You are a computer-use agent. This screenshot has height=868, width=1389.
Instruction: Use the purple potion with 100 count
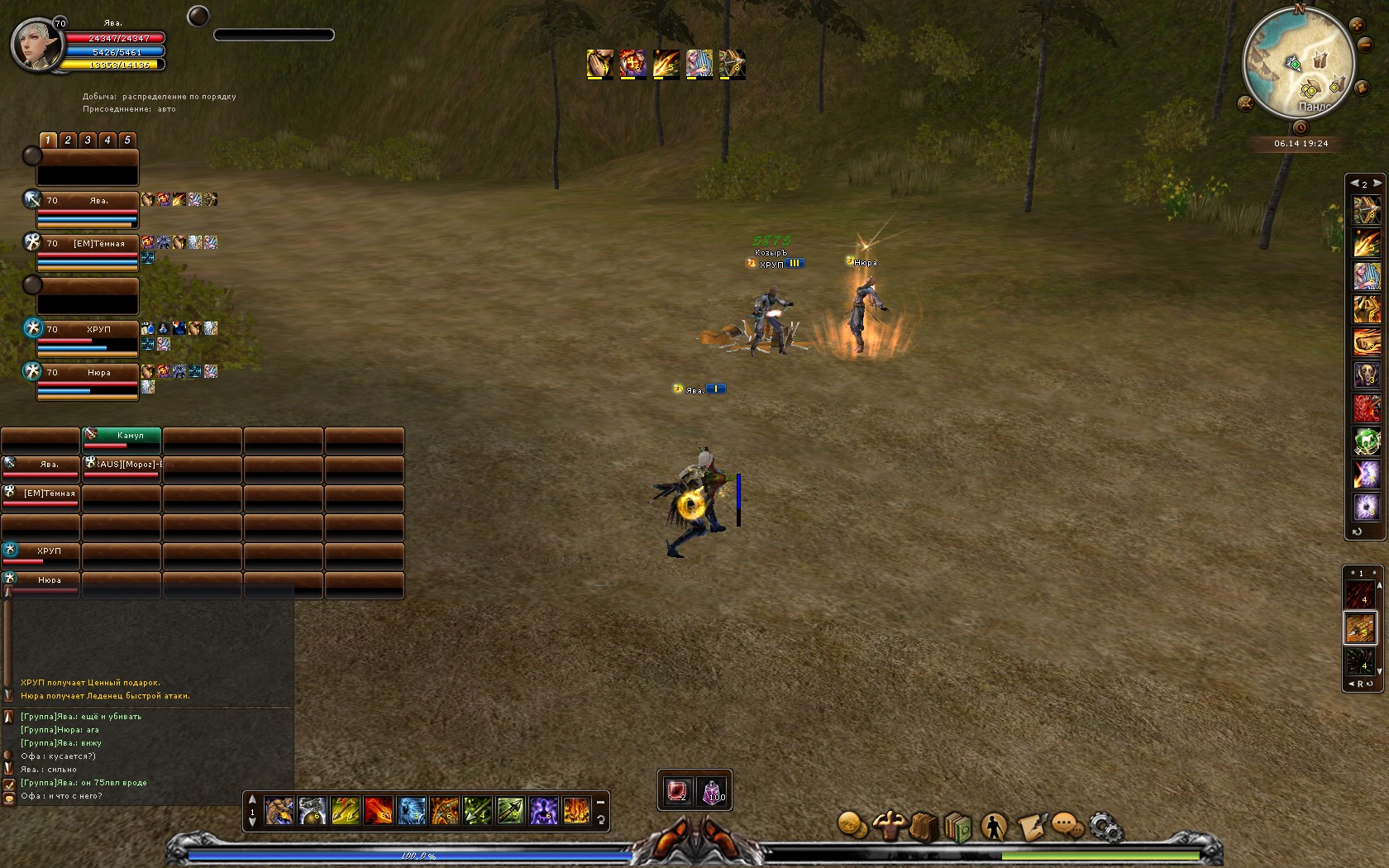[x=713, y=791]
